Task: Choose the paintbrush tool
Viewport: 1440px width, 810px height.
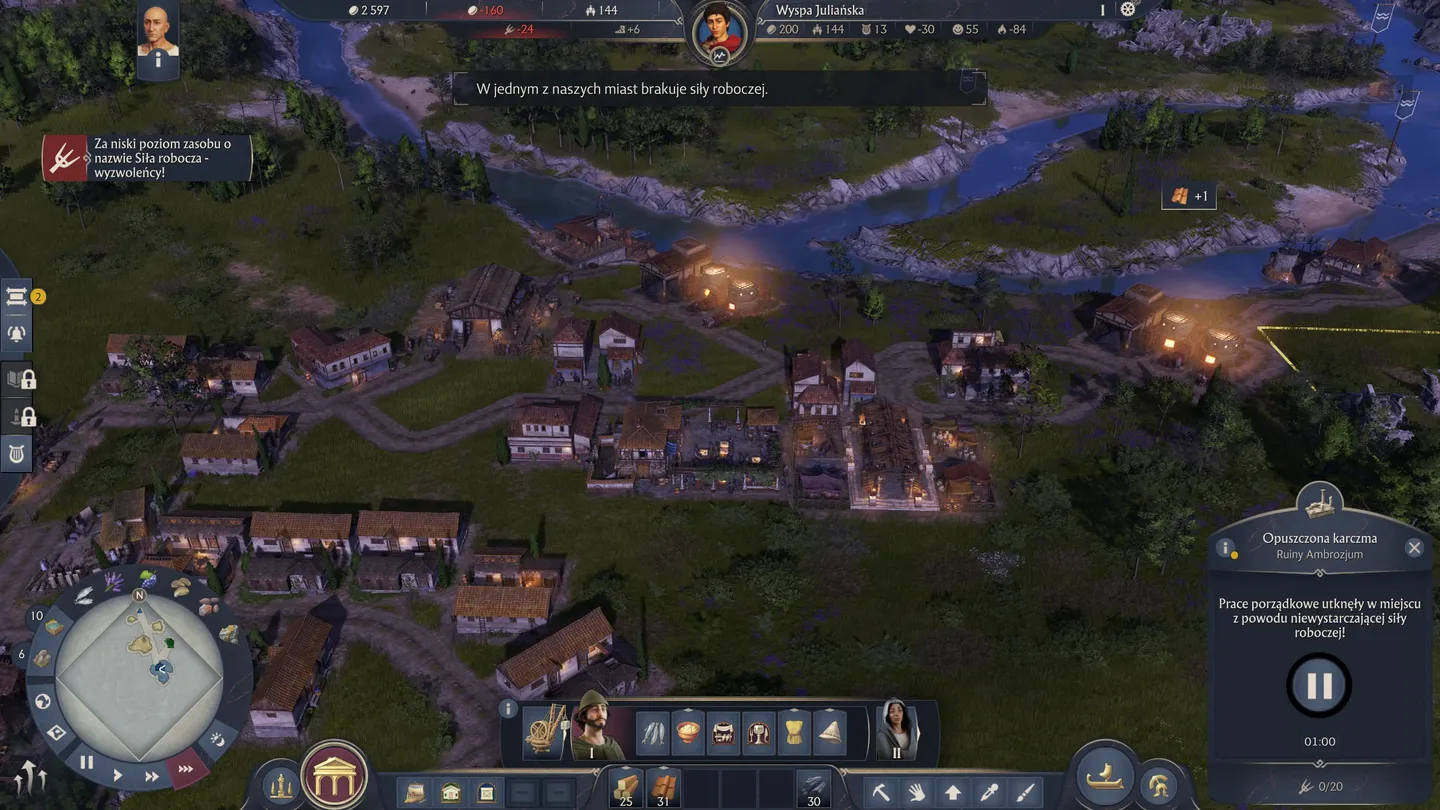Action: pos(1025,792)
